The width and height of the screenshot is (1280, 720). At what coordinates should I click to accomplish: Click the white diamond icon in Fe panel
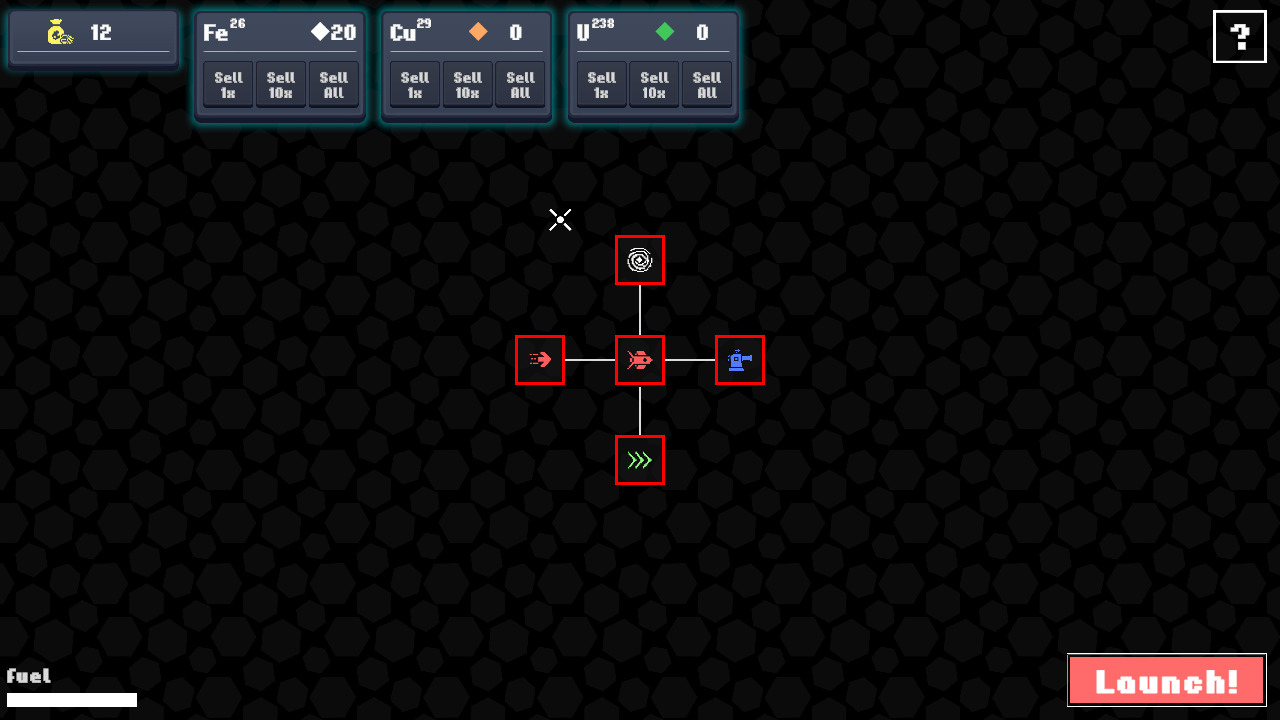pos(322,32)
